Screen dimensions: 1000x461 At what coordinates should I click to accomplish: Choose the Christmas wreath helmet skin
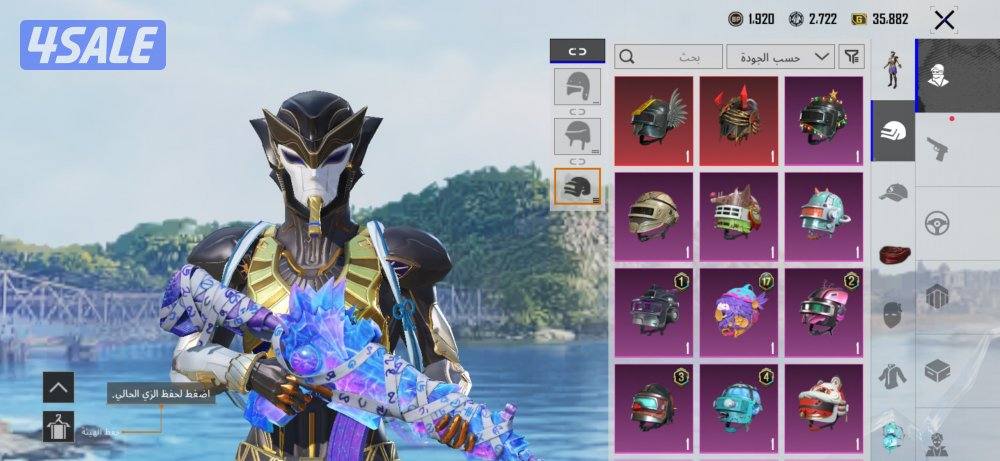tap(824, 120)
